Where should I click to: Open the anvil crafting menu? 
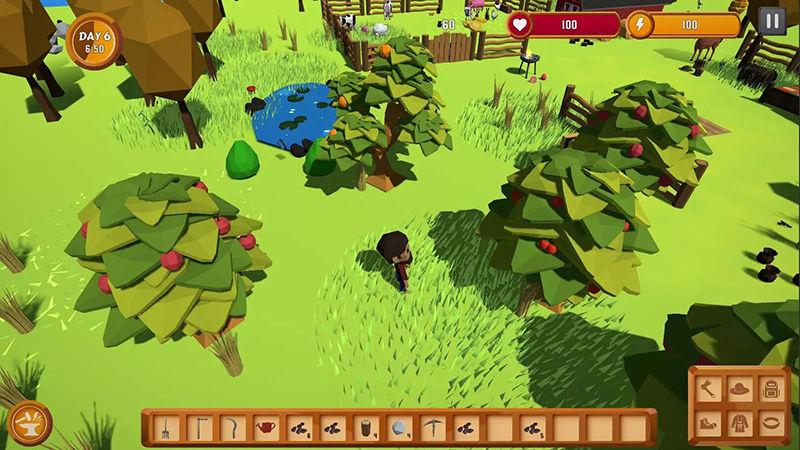[x=29, y=423]
